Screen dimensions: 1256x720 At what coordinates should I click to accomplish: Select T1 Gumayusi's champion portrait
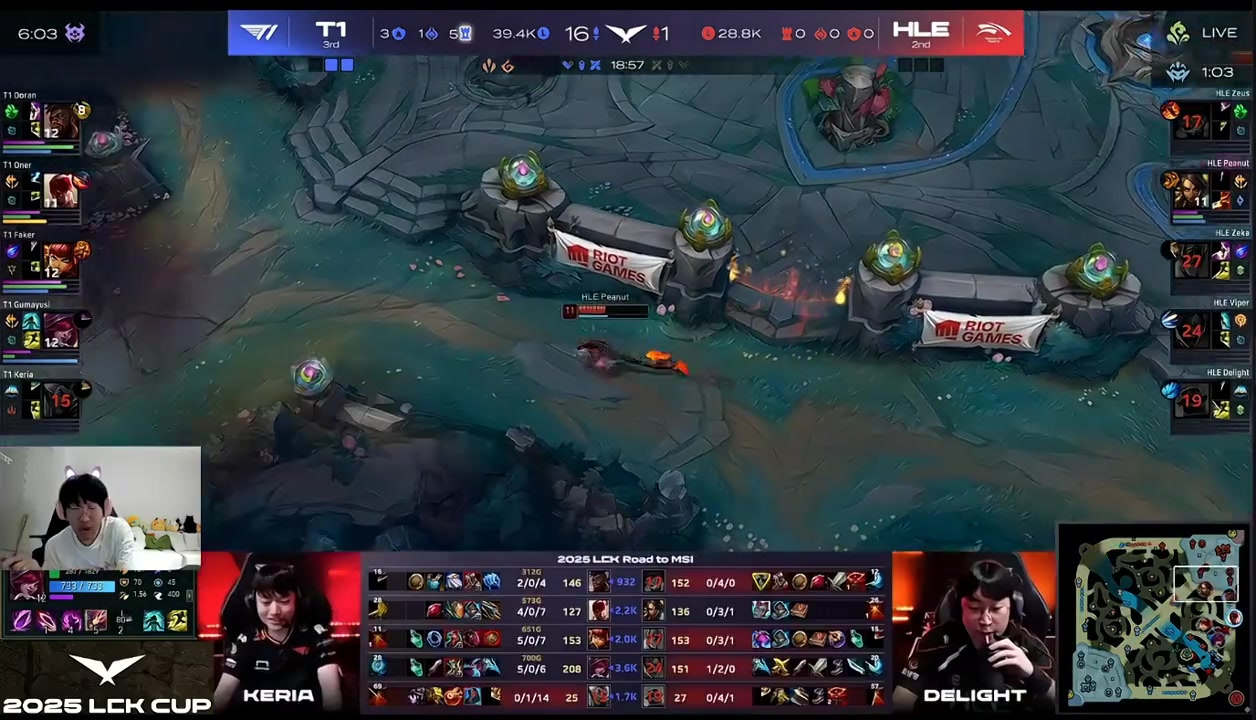[59, 330]
